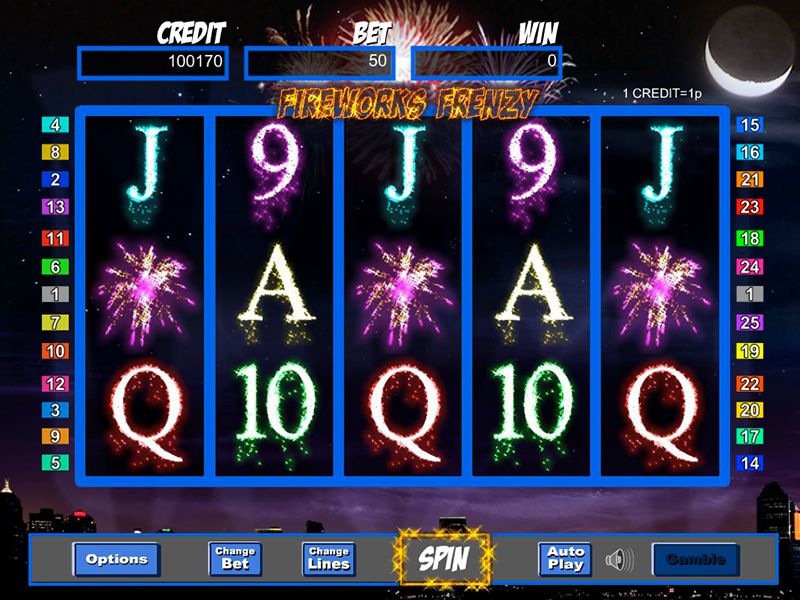Choose payline marker number 15

[749, 126]
